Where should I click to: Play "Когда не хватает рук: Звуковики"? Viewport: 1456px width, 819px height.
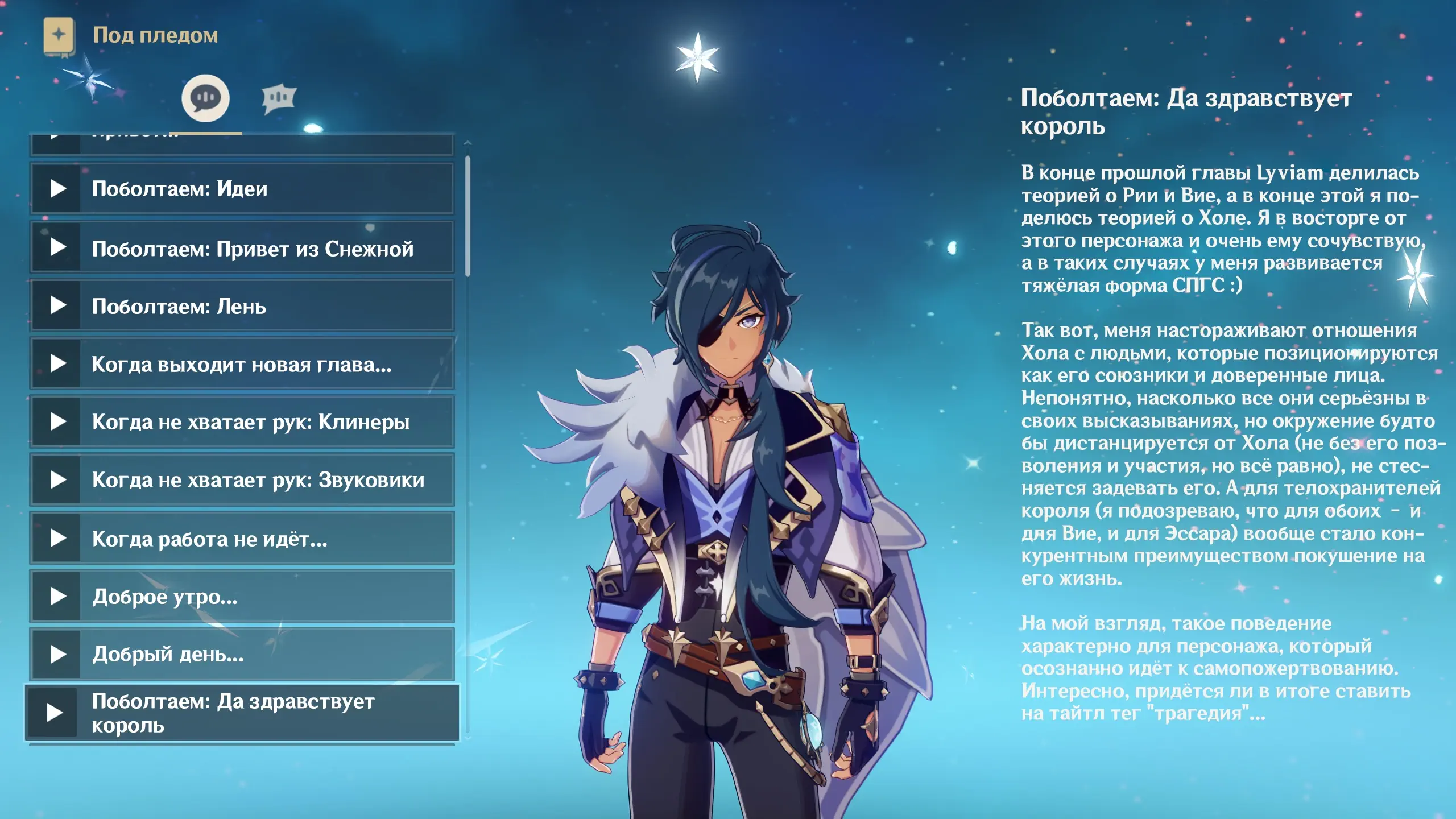click(242, 480)
